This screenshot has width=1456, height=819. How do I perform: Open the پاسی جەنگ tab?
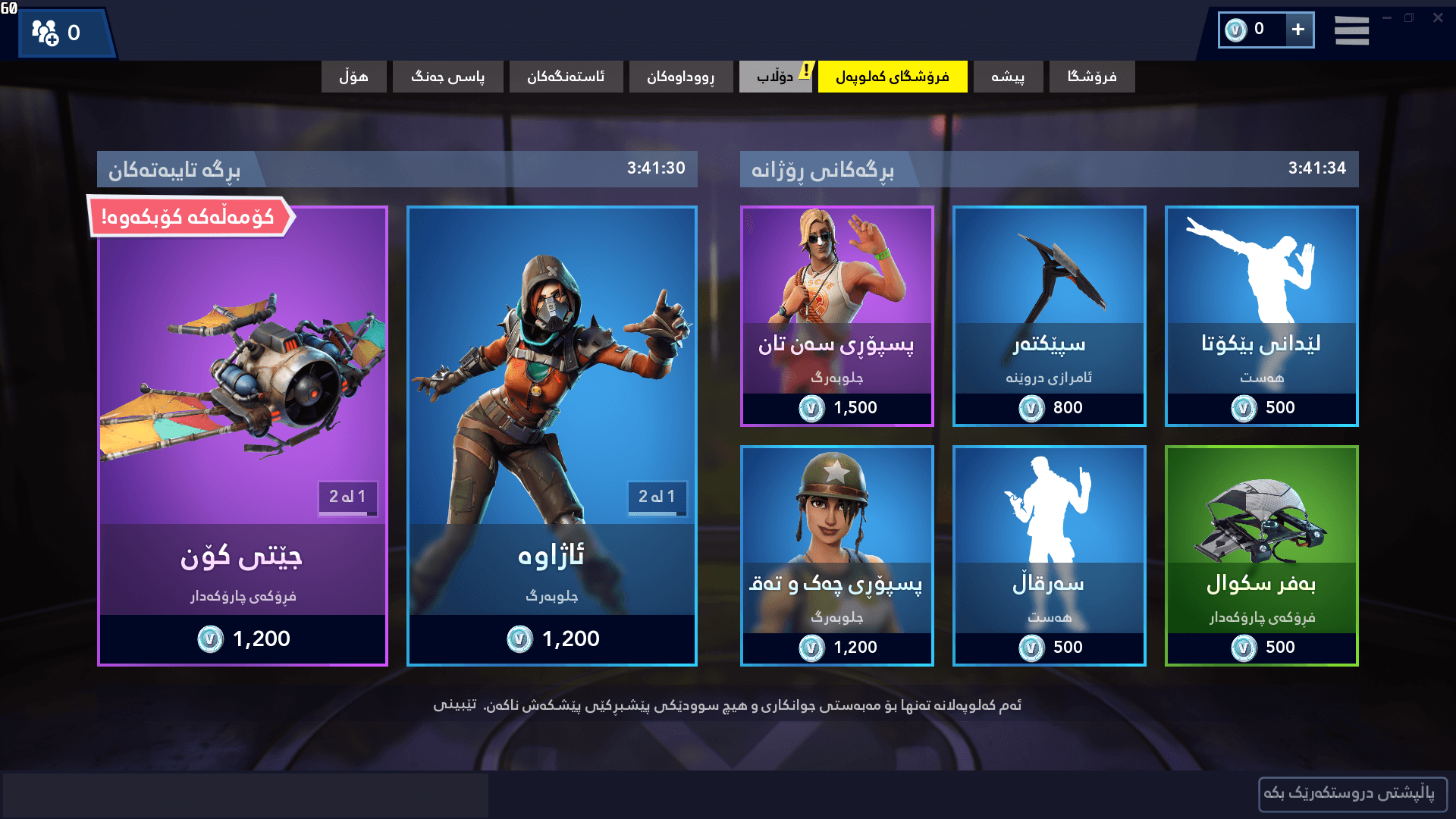pyautogui.click(x=447, y=77)
